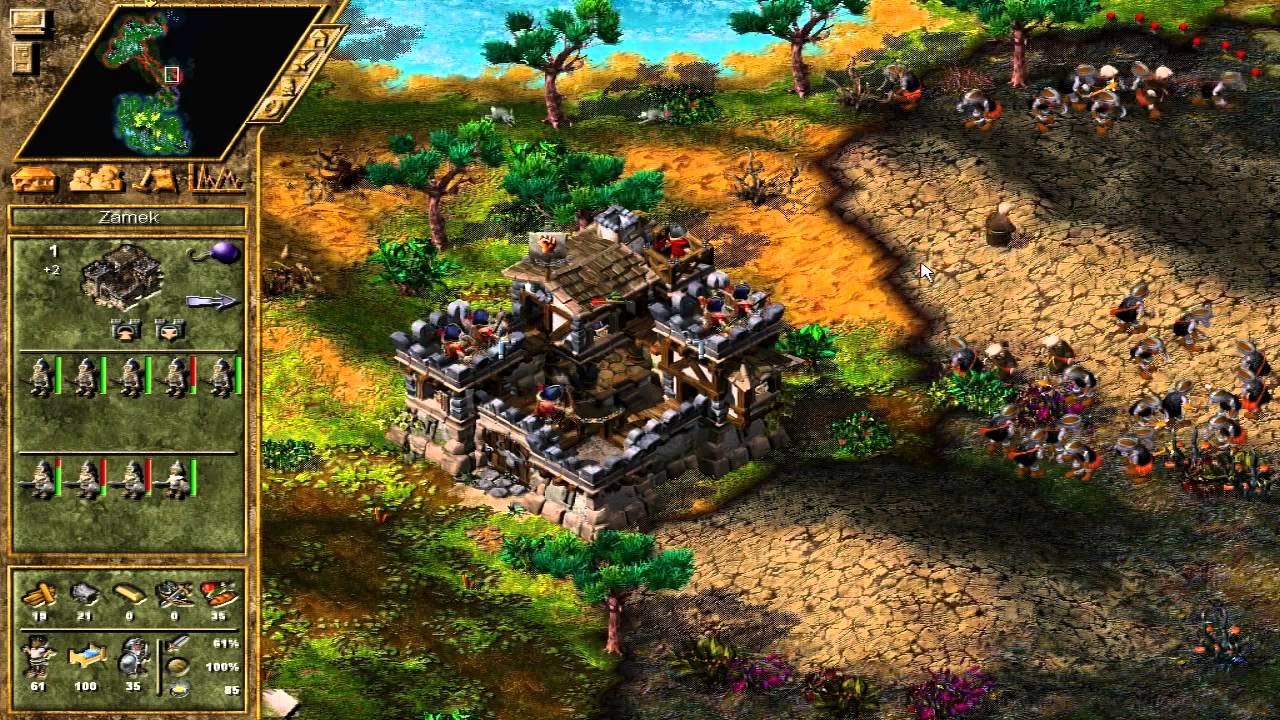The width and height of the screenshot is (1280, 720).
Task: Click the plank resource icon
Action: click(40, 594)
